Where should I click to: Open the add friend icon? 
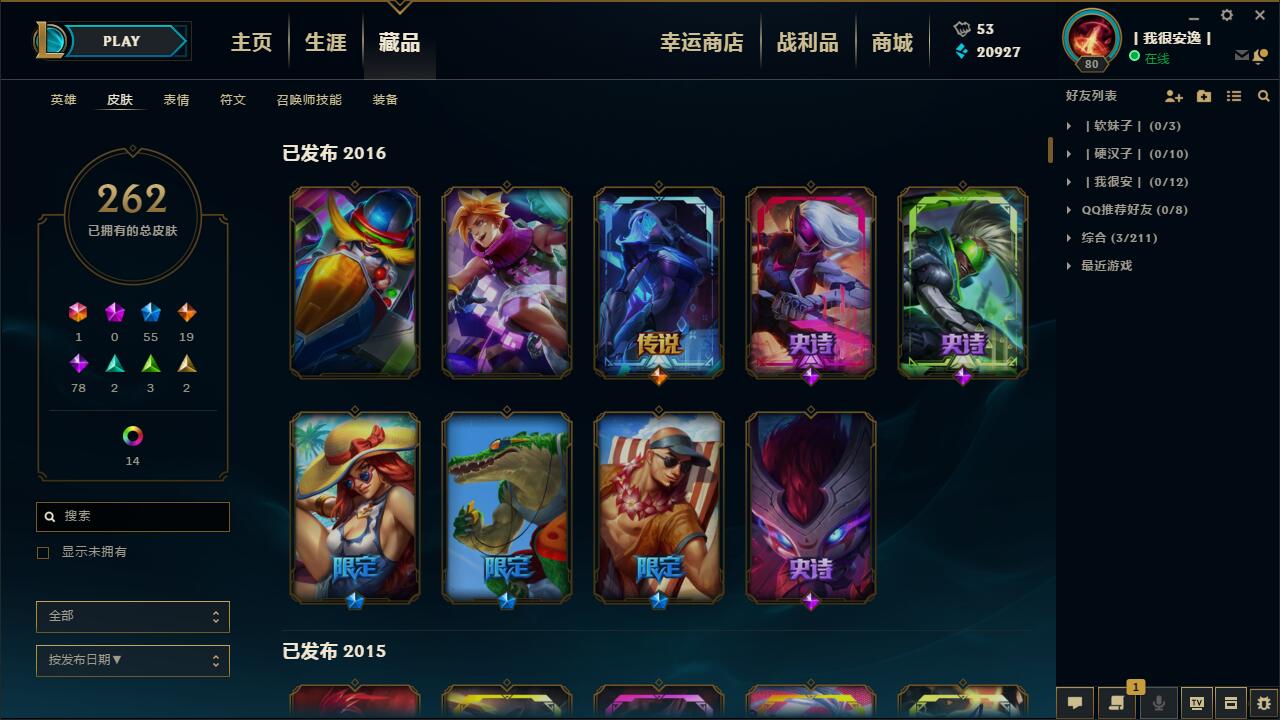coord(1172,95)
